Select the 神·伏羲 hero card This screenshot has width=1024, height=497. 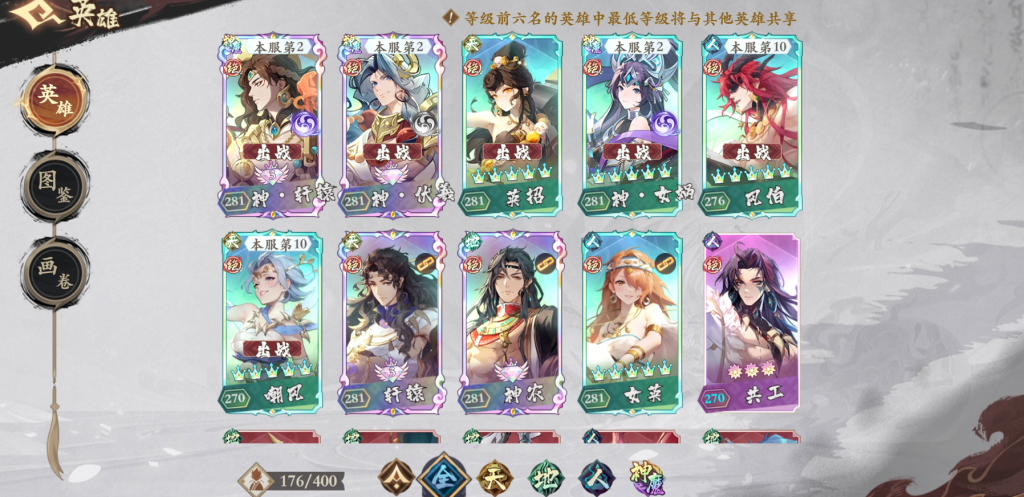pos(393,125)
